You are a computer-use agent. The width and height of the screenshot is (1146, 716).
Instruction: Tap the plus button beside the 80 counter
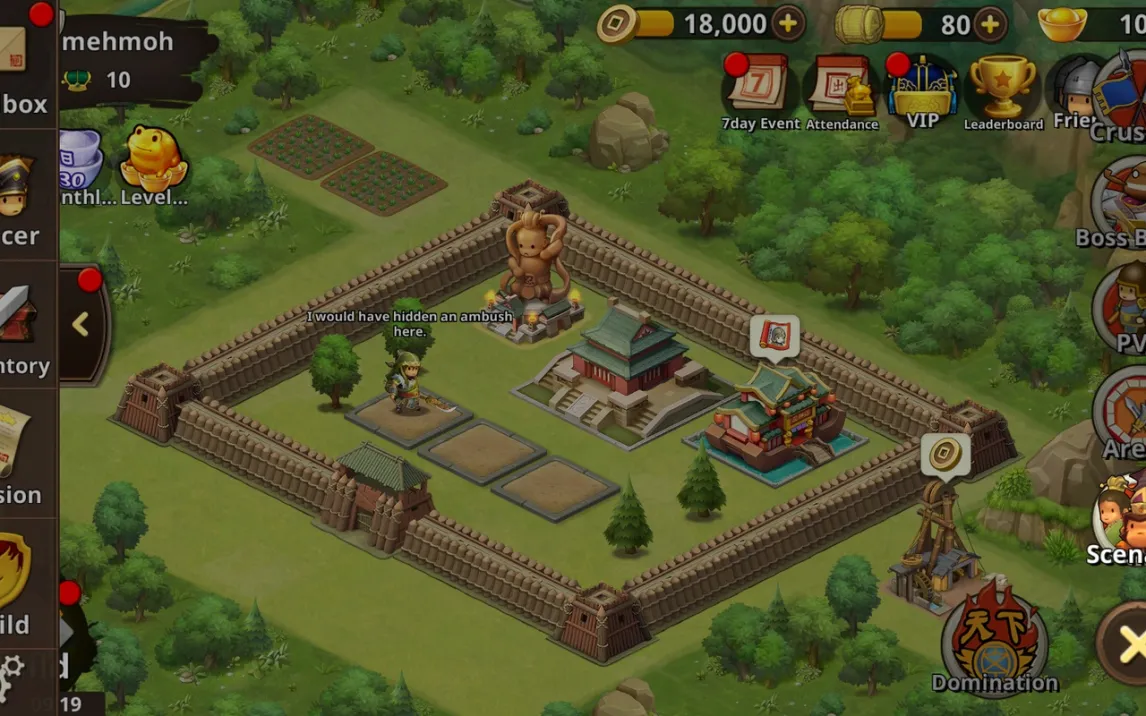pos(989,24)
